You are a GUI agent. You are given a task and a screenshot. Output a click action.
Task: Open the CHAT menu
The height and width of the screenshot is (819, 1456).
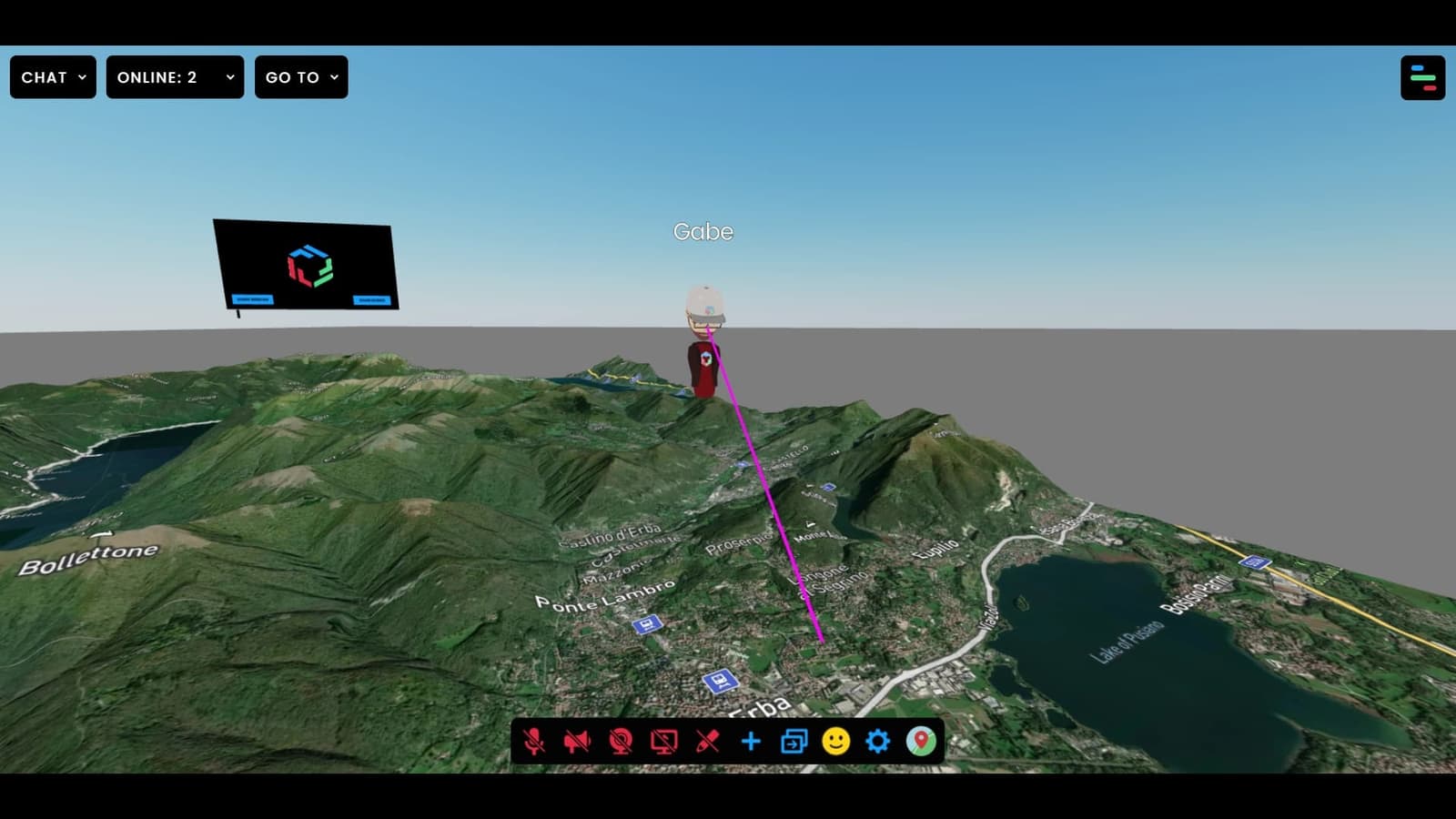52,77
